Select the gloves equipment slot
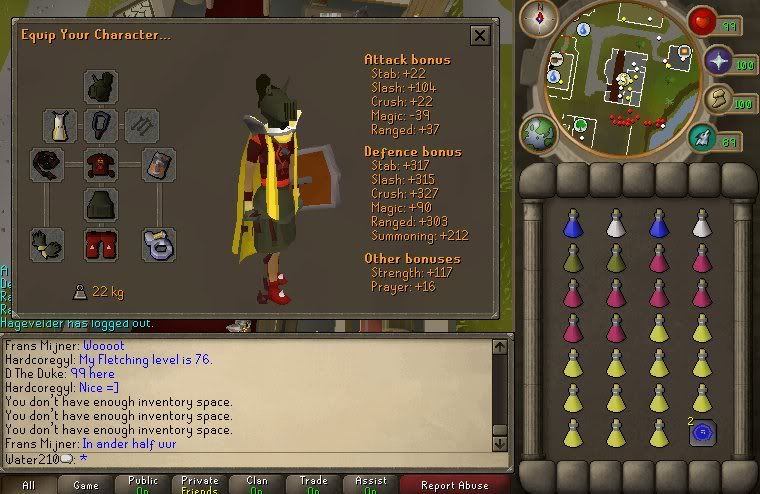The image size is (760, 494). coord(47,244)
